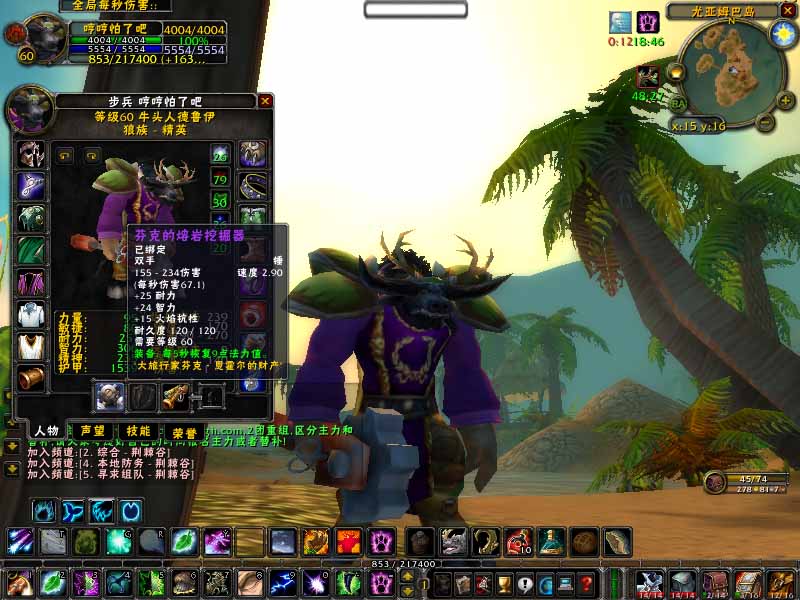
Task: Select the main-hand hammer weapon slot
Action: (109, 397)
